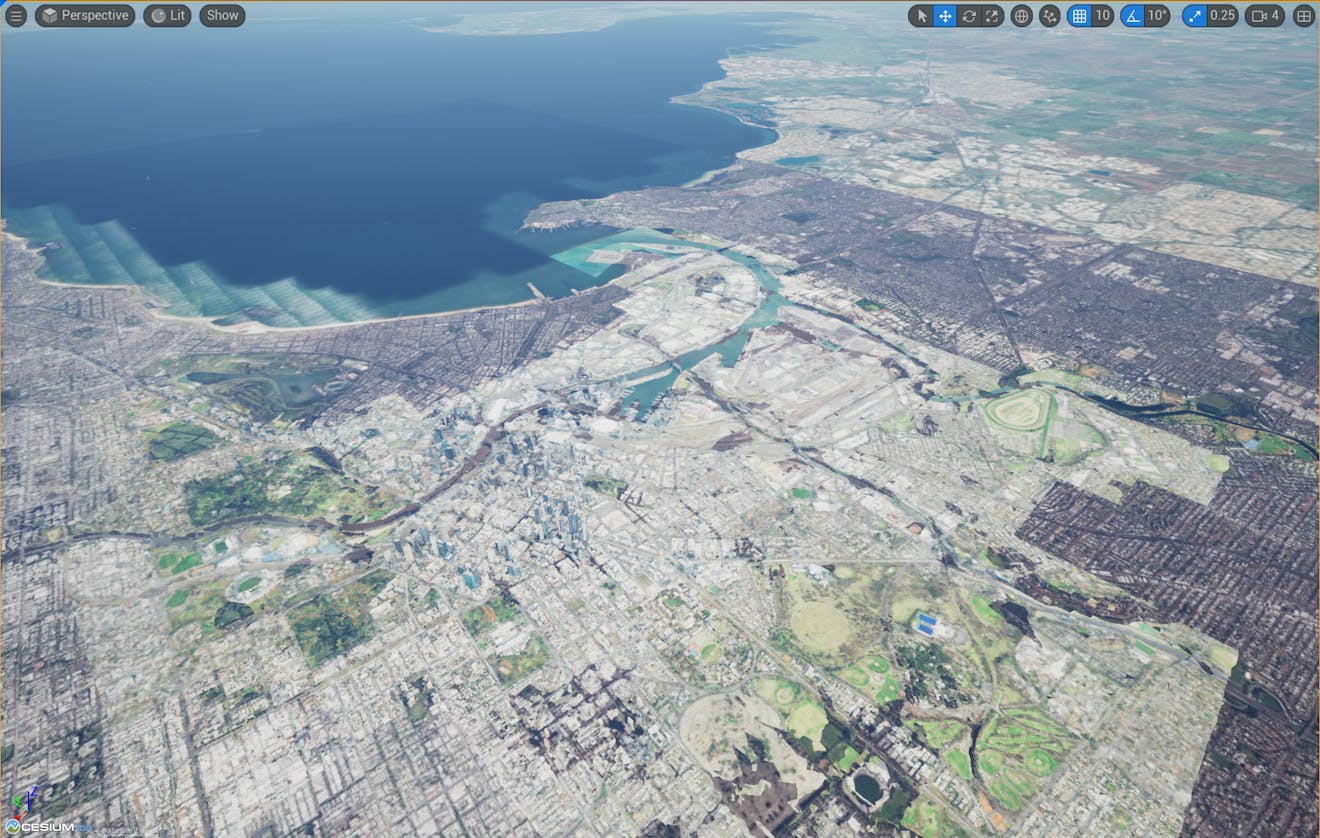Open the Perspective view dropdown

tap(84, 15)
